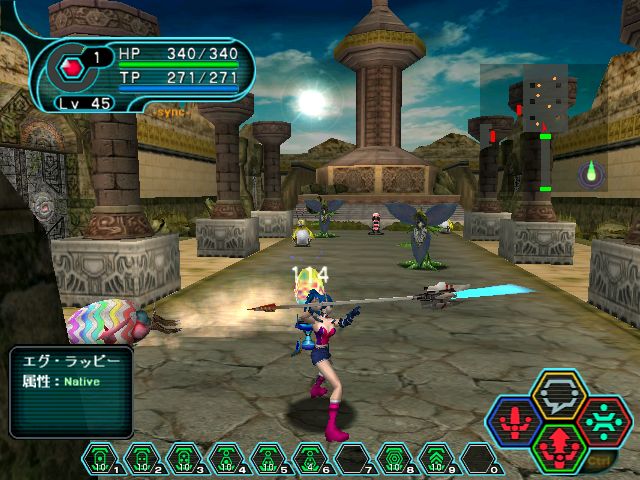
Task: Click the blue-bordered normal attack hexagon
Action: [517, 421]
